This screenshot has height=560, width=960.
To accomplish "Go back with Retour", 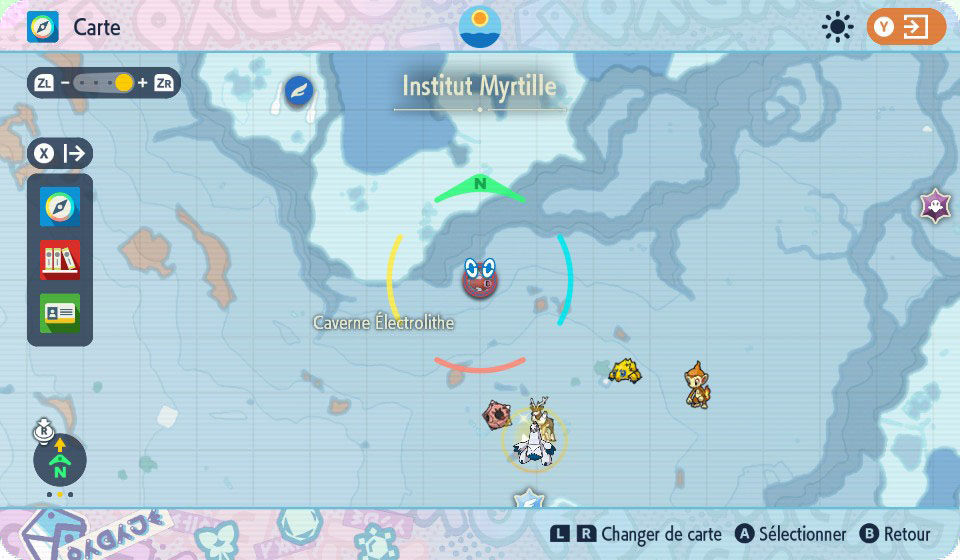I will point(896,535).
